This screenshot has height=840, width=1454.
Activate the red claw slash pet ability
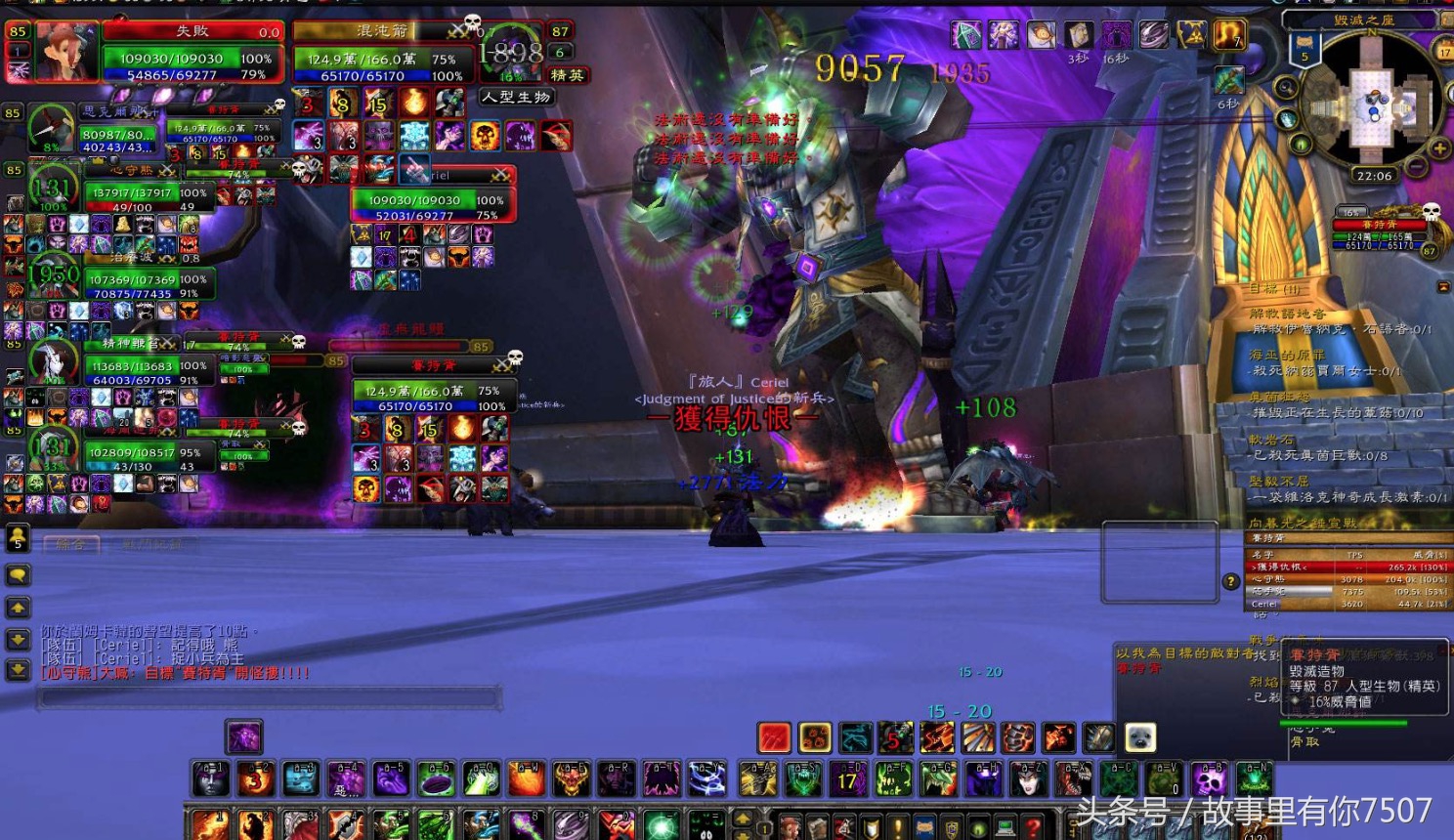[x=774, y=737]
